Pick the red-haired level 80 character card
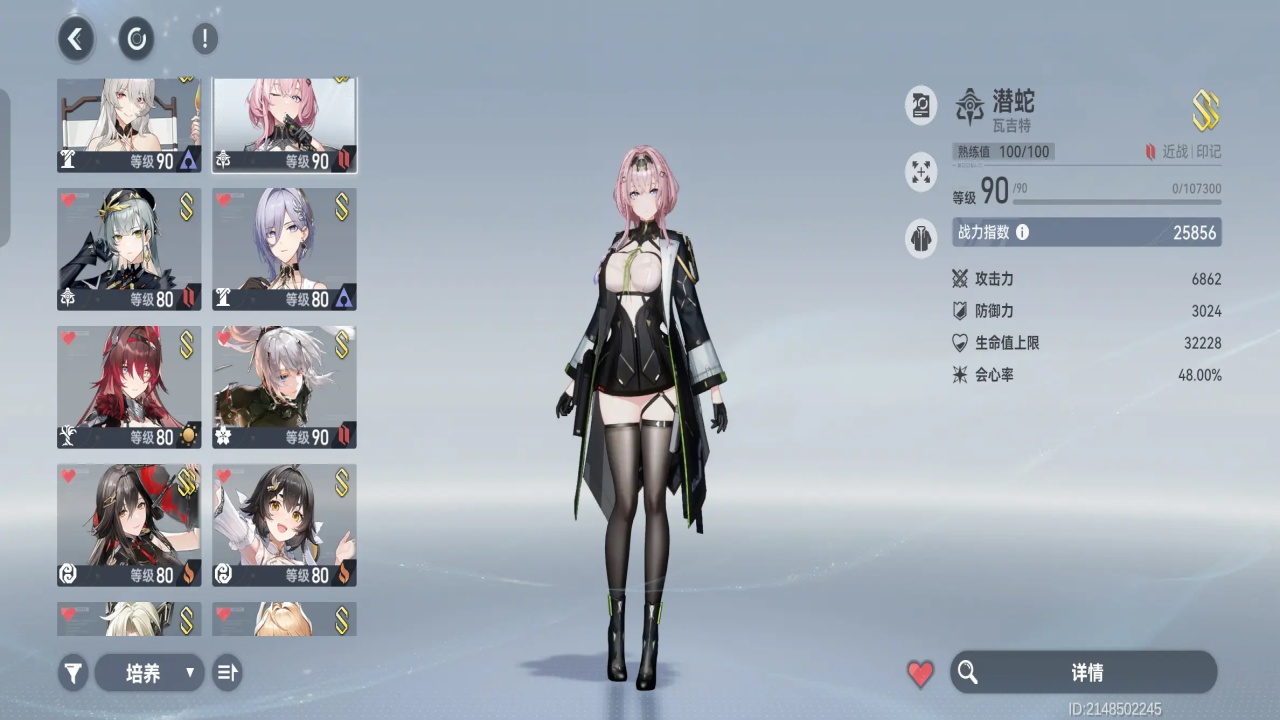 tap(129, 387)
